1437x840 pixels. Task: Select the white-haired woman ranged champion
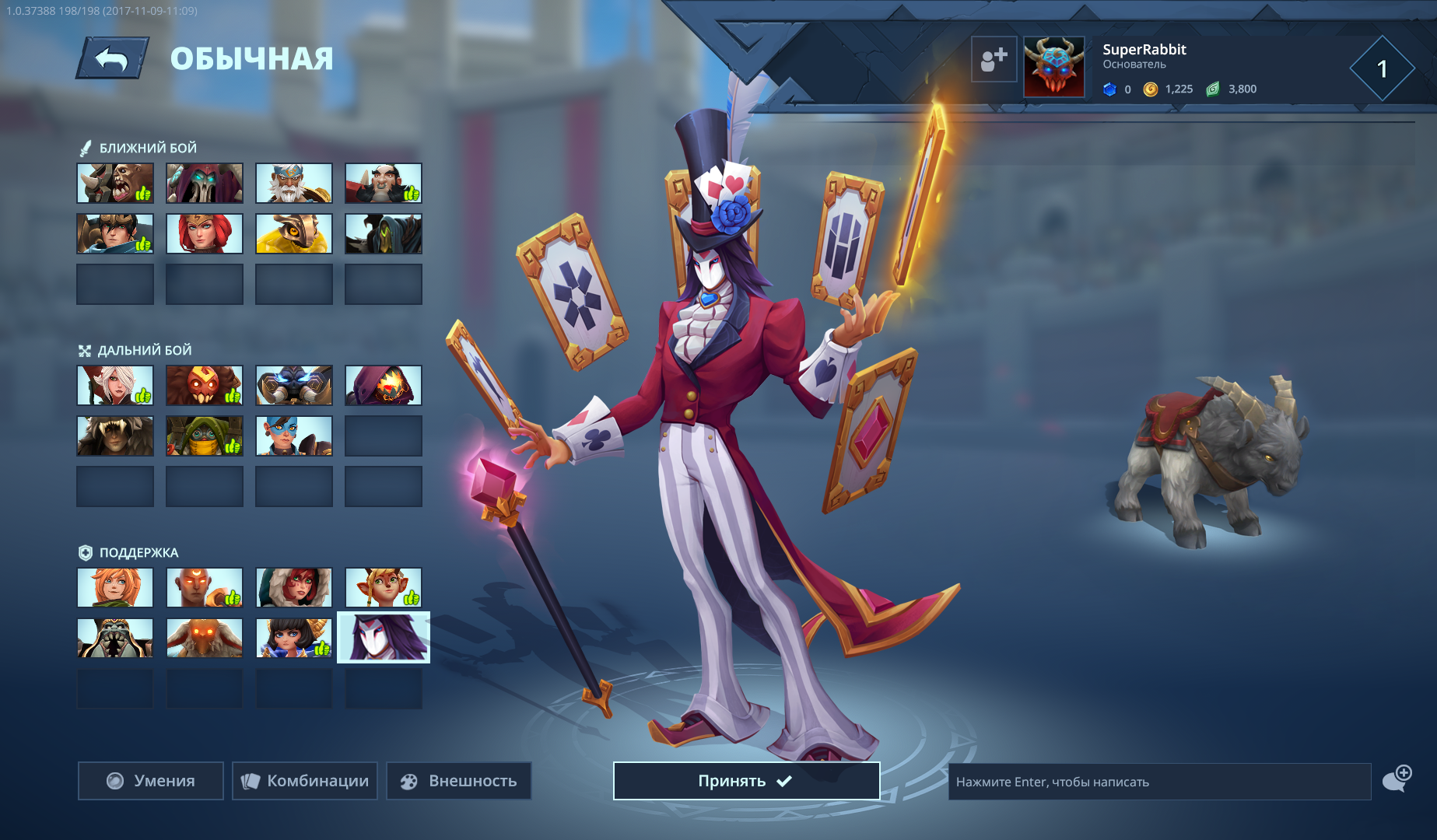coord(115,386)
